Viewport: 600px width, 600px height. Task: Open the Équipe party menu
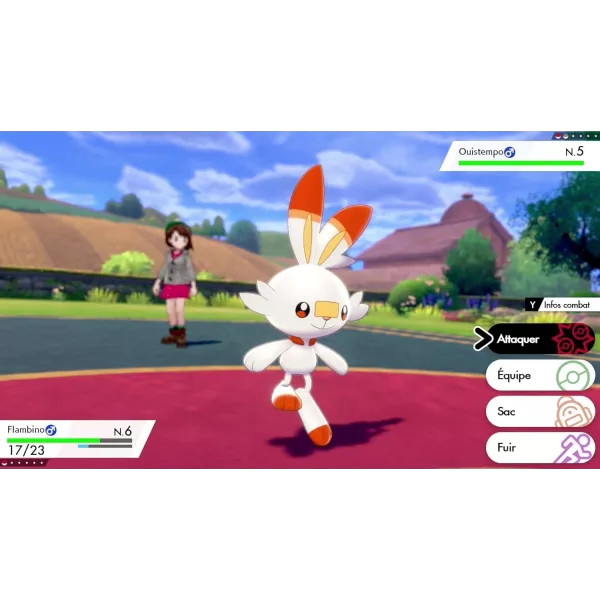(540, 376)
